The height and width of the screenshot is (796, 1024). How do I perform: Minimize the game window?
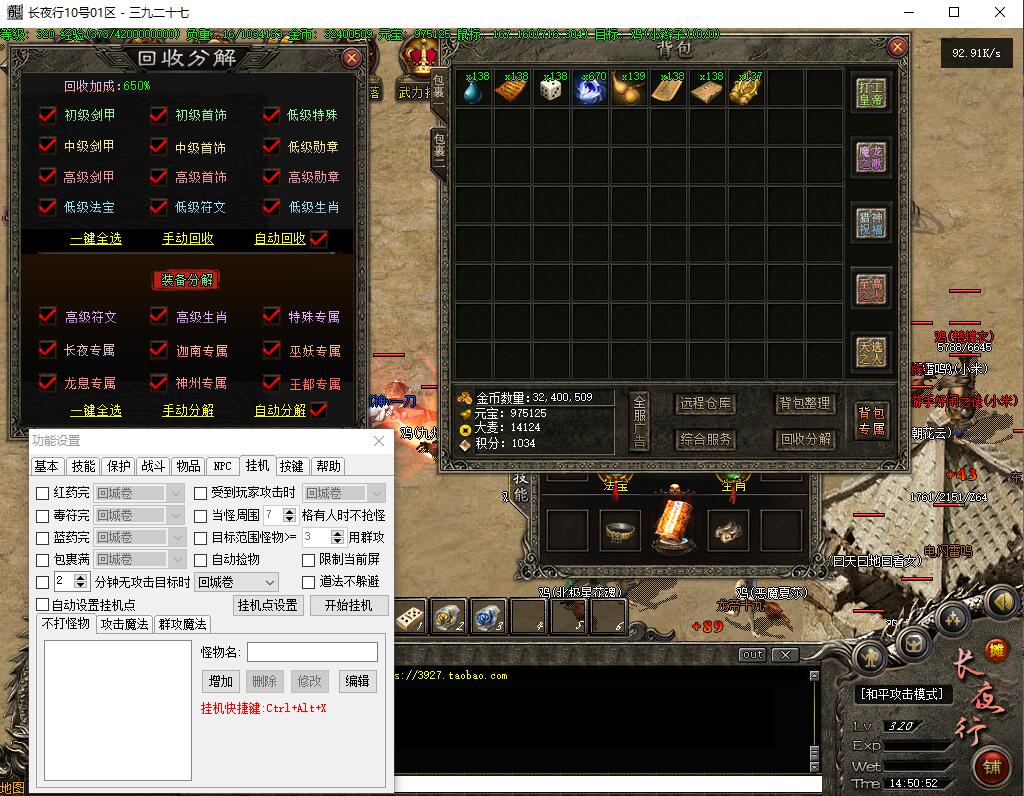coord(906,13)
